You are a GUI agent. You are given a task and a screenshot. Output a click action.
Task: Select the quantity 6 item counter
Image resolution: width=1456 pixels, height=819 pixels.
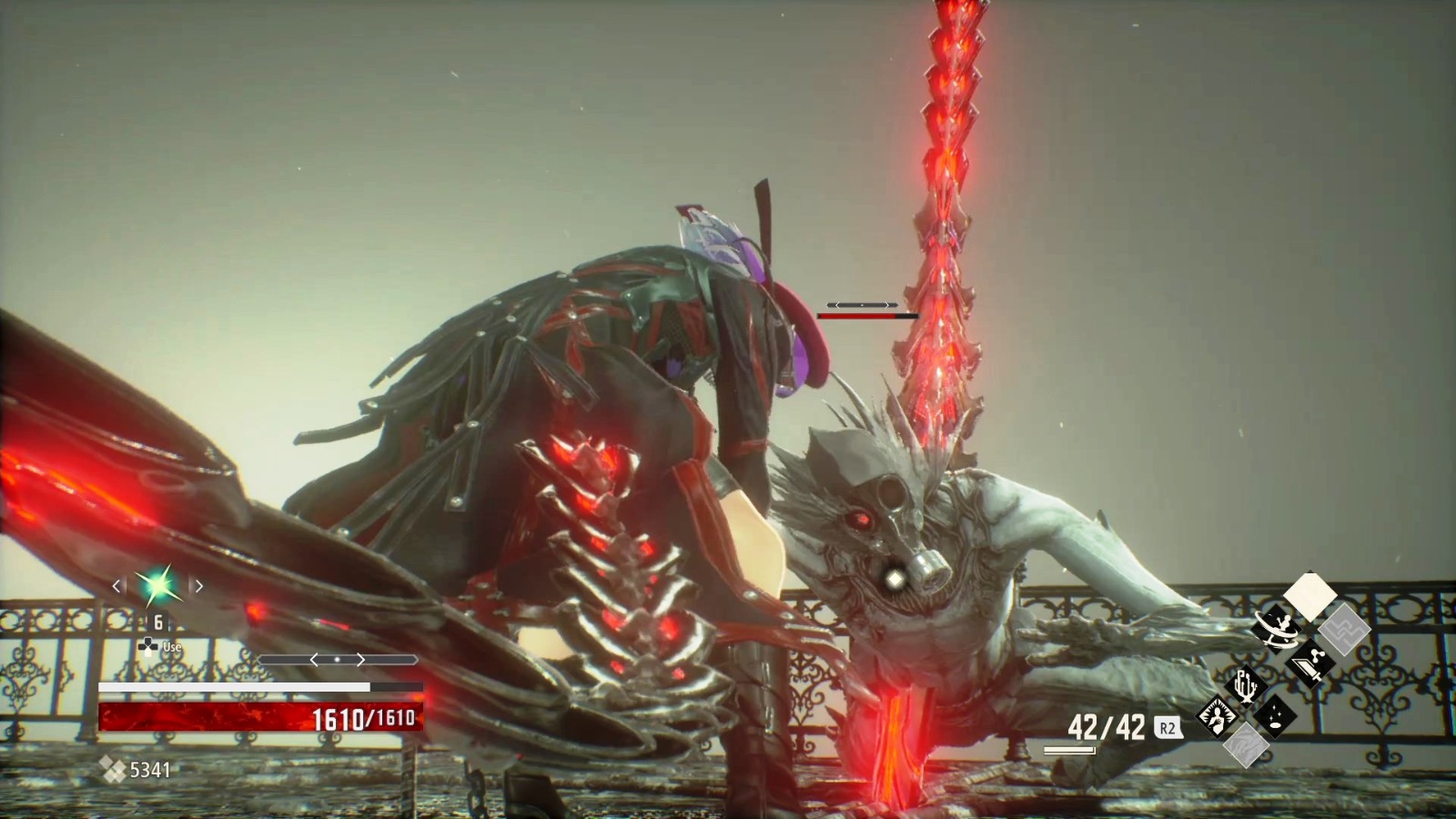pyautogui.click(x=157, y=622)
